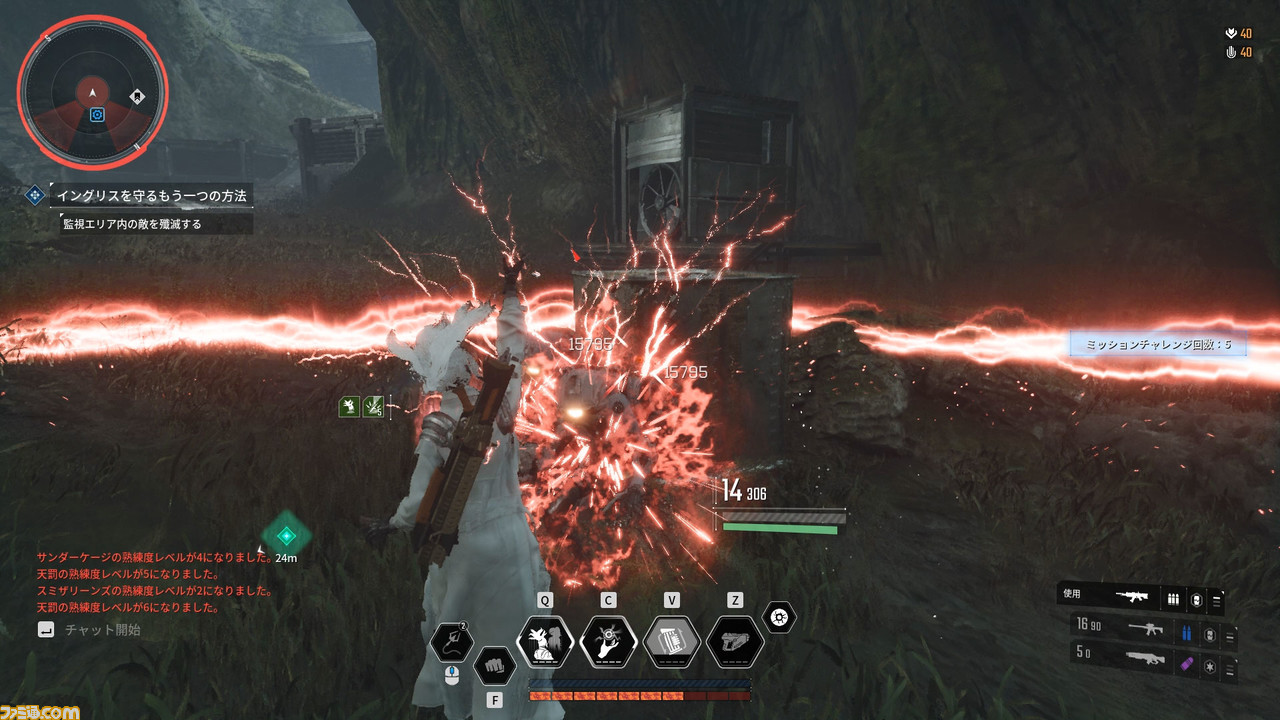Activate the V skill icon on cooldown
1280x720 pixels.
point(672,641)
